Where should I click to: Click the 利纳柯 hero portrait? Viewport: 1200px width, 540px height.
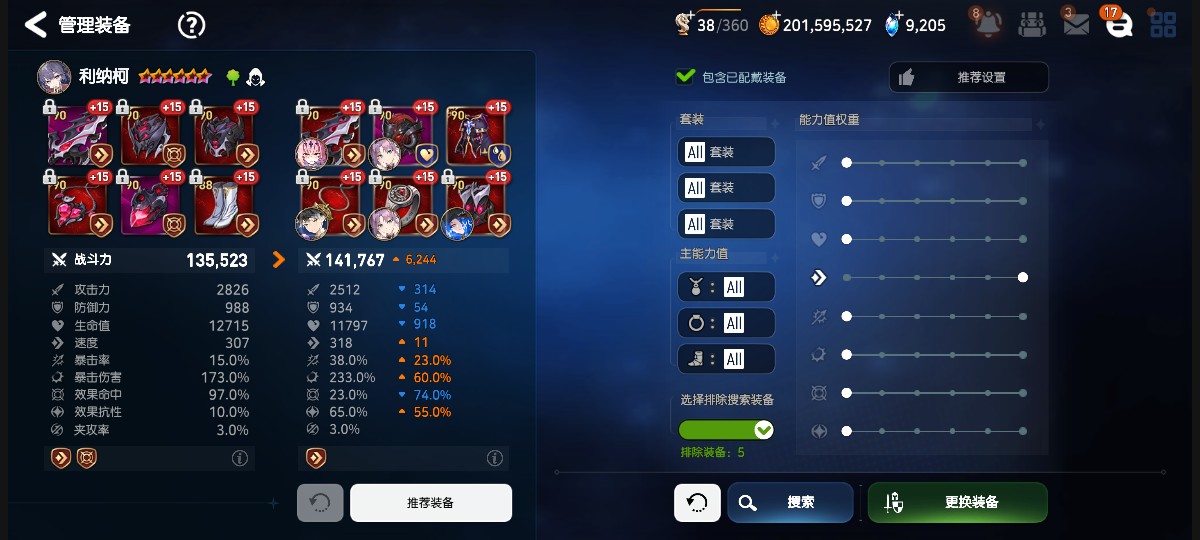54,76
